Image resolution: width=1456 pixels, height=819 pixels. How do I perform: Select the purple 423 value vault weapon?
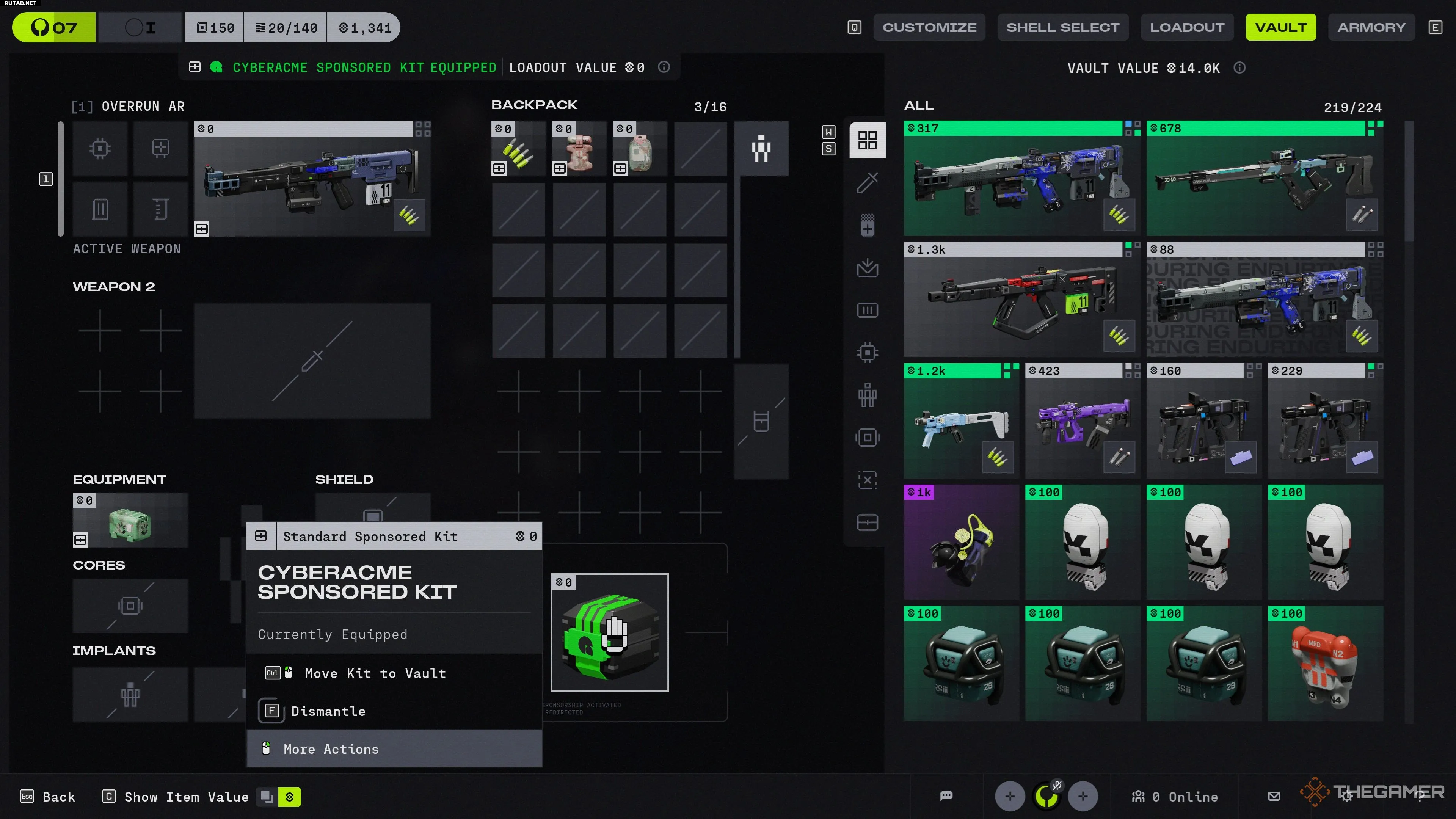pos(1083,422)
